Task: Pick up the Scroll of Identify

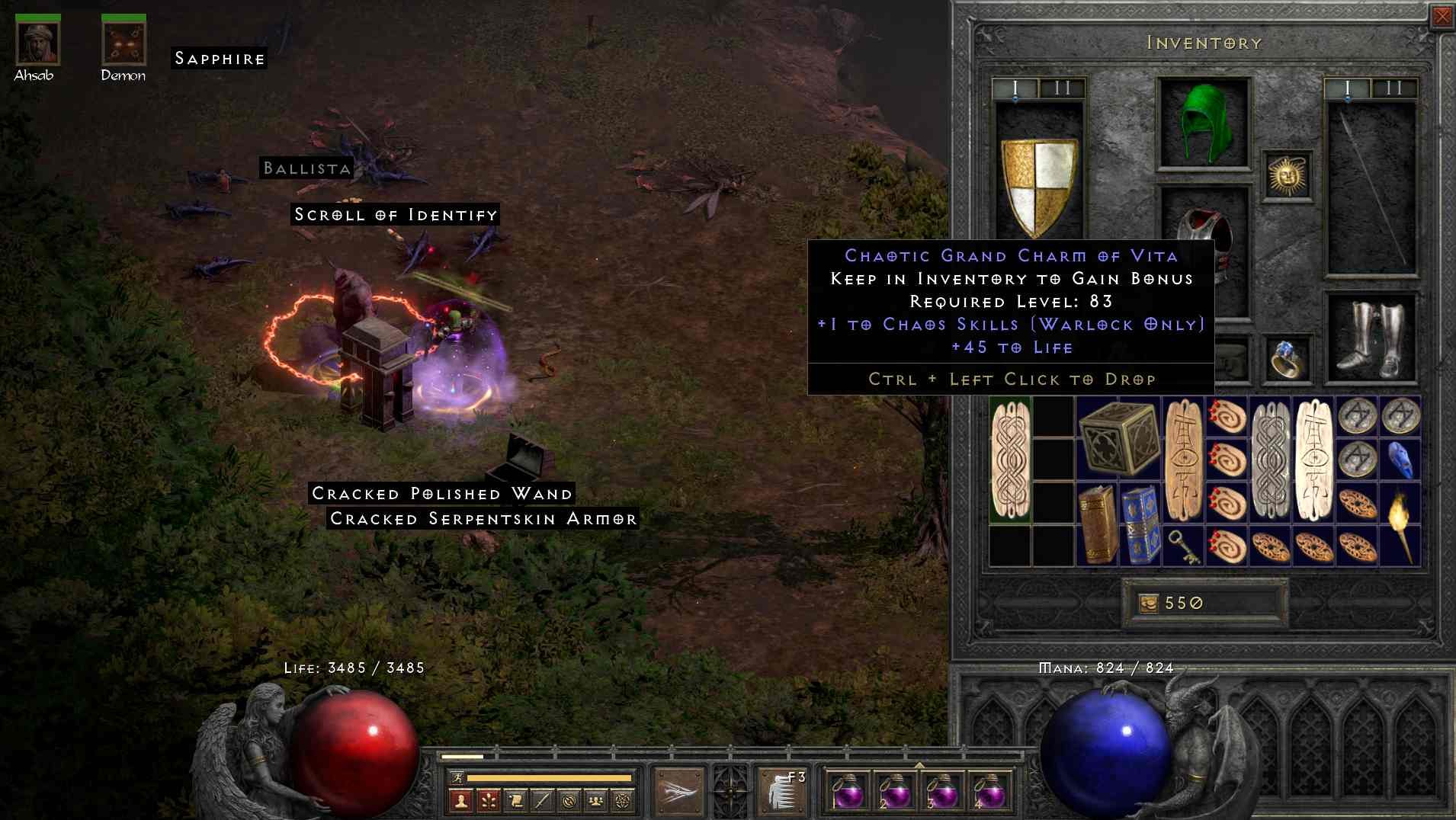Action: [x=394, y=215]
